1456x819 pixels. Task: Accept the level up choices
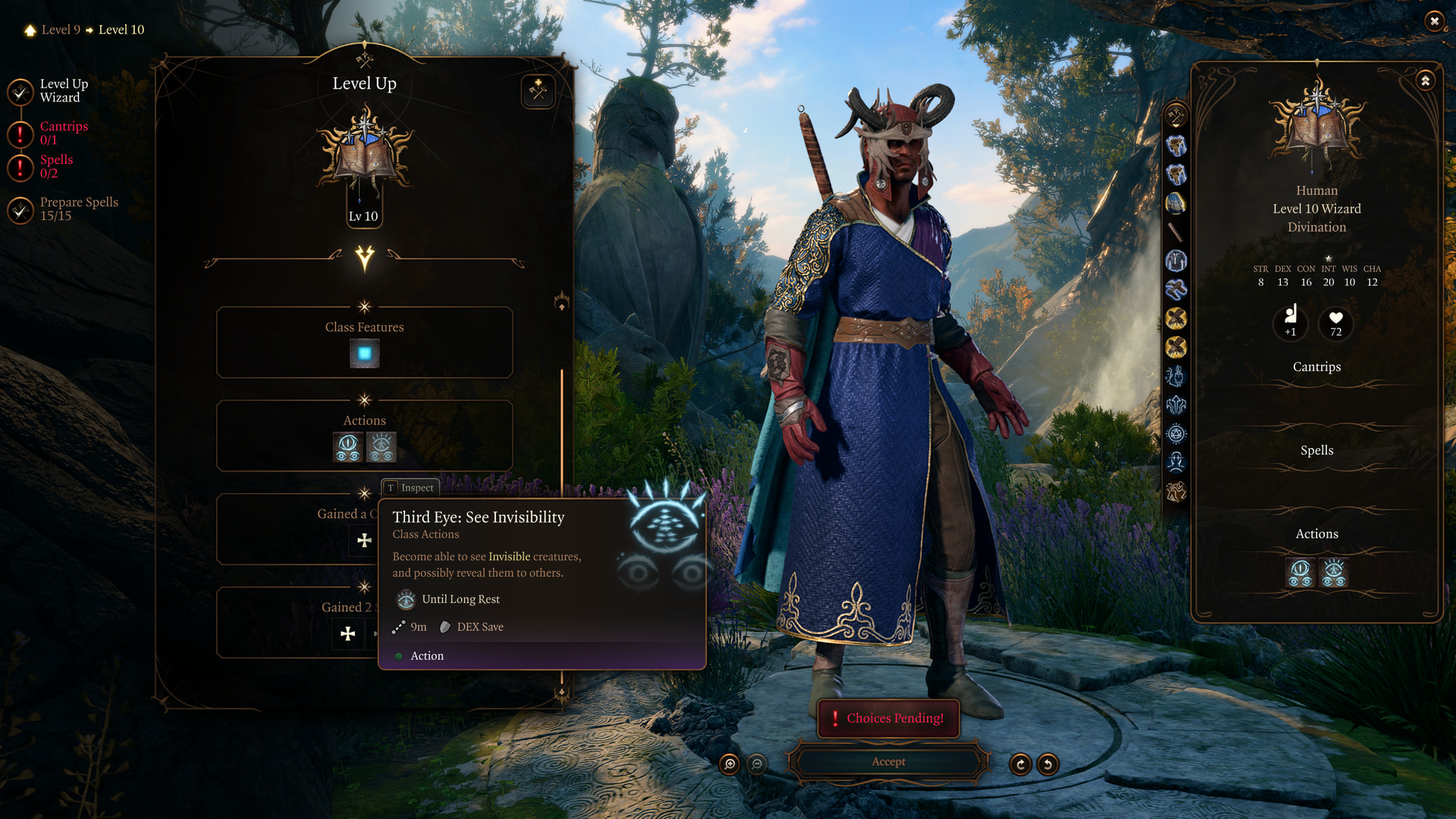pos(888,761)
